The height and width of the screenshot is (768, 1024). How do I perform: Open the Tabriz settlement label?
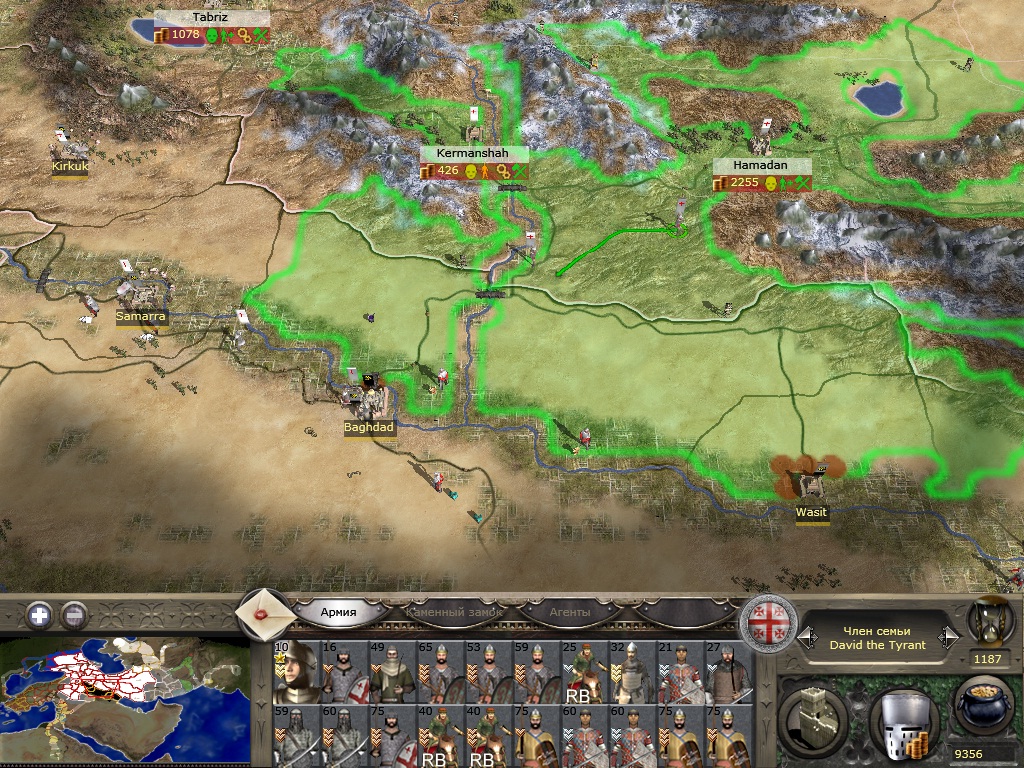(211, 18)
